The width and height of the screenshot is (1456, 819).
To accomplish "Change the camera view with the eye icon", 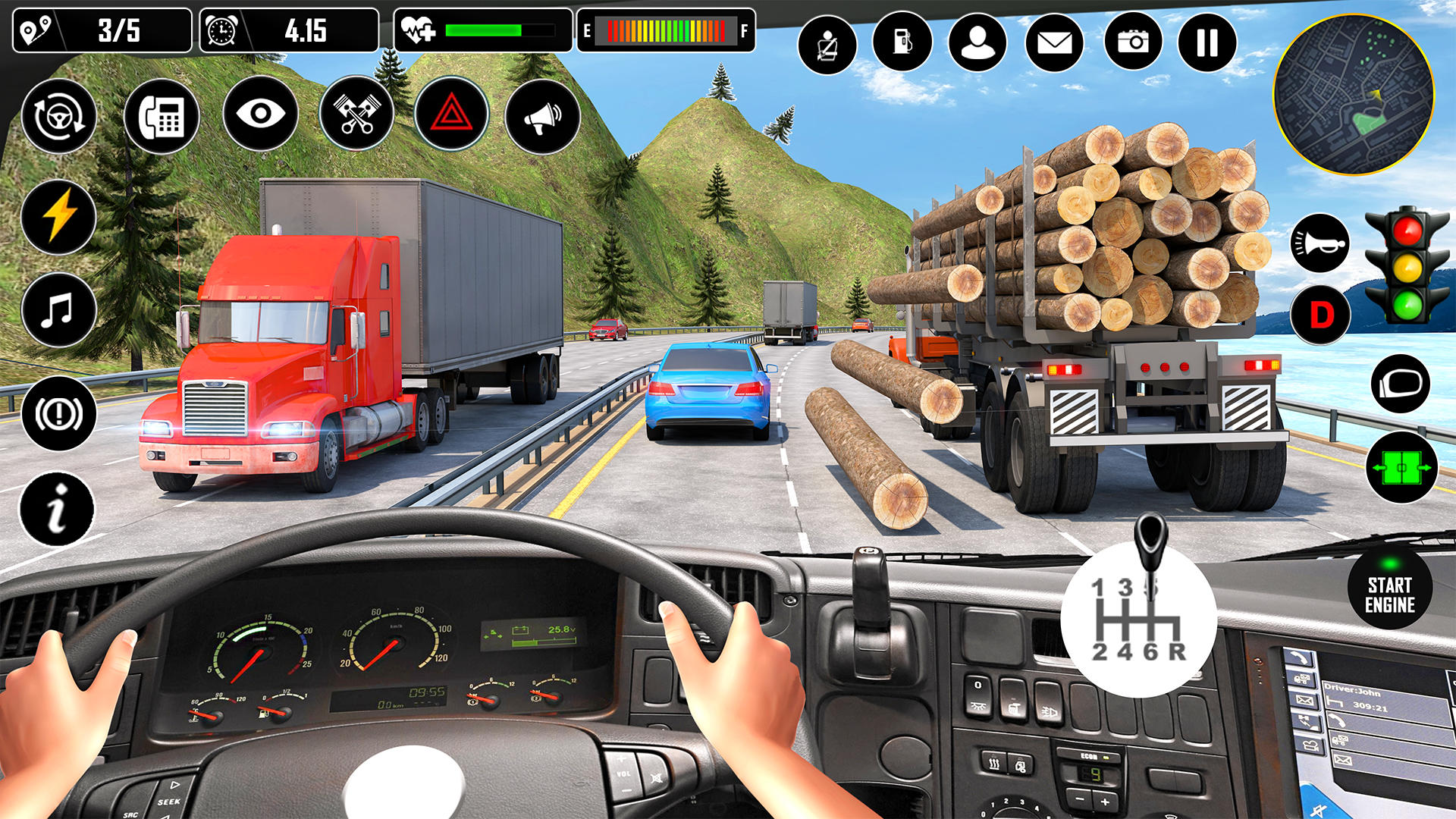I will (x=260, y=115).
